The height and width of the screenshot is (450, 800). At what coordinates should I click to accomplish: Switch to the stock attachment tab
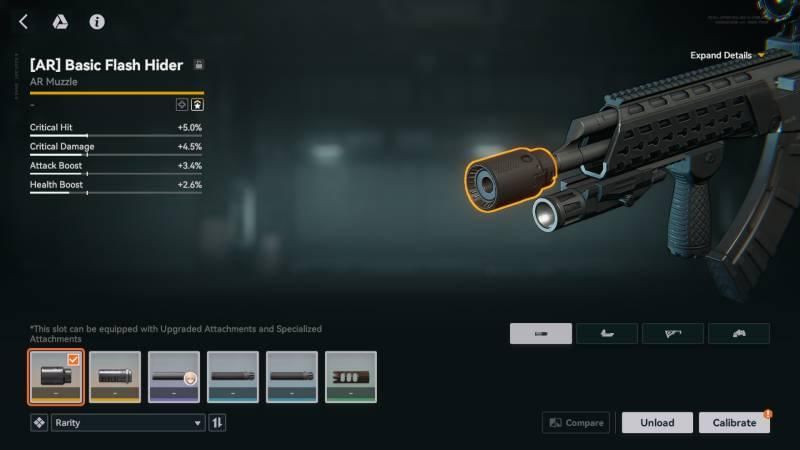[672, 334]
